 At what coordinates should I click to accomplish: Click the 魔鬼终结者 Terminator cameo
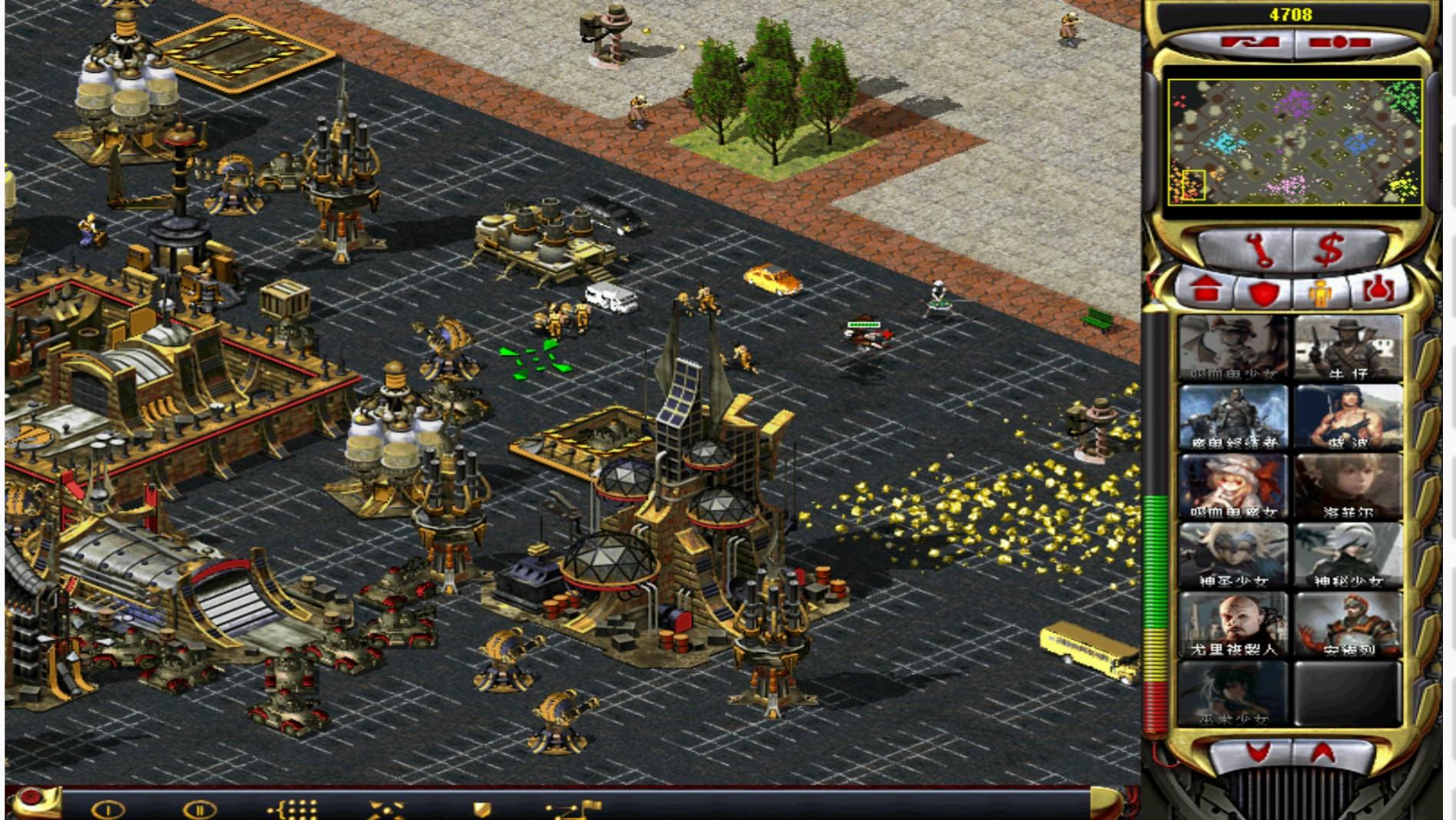point(1233,418)
